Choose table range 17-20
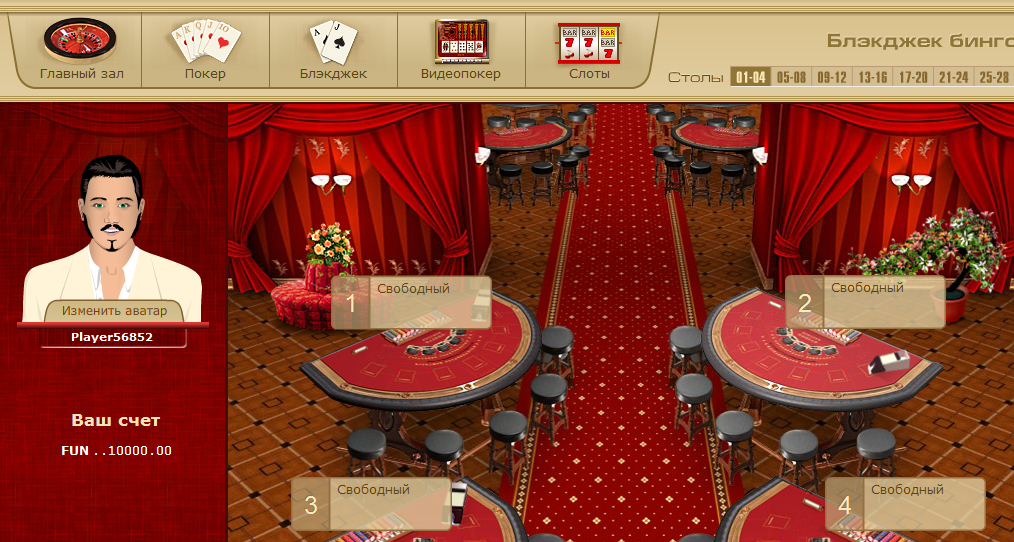This screenshot has width=1014, height=542. (913, 77)
